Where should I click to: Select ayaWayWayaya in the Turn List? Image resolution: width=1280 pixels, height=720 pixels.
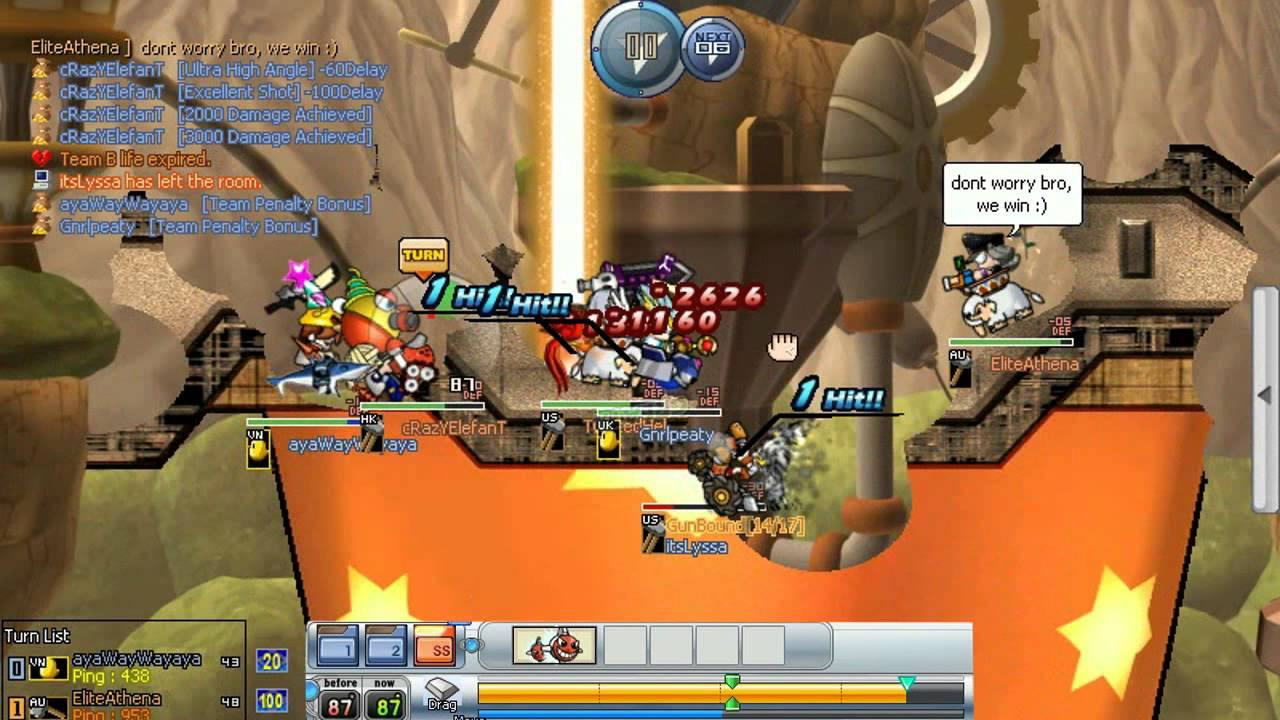pyautogui.click(x=136, y=660)
